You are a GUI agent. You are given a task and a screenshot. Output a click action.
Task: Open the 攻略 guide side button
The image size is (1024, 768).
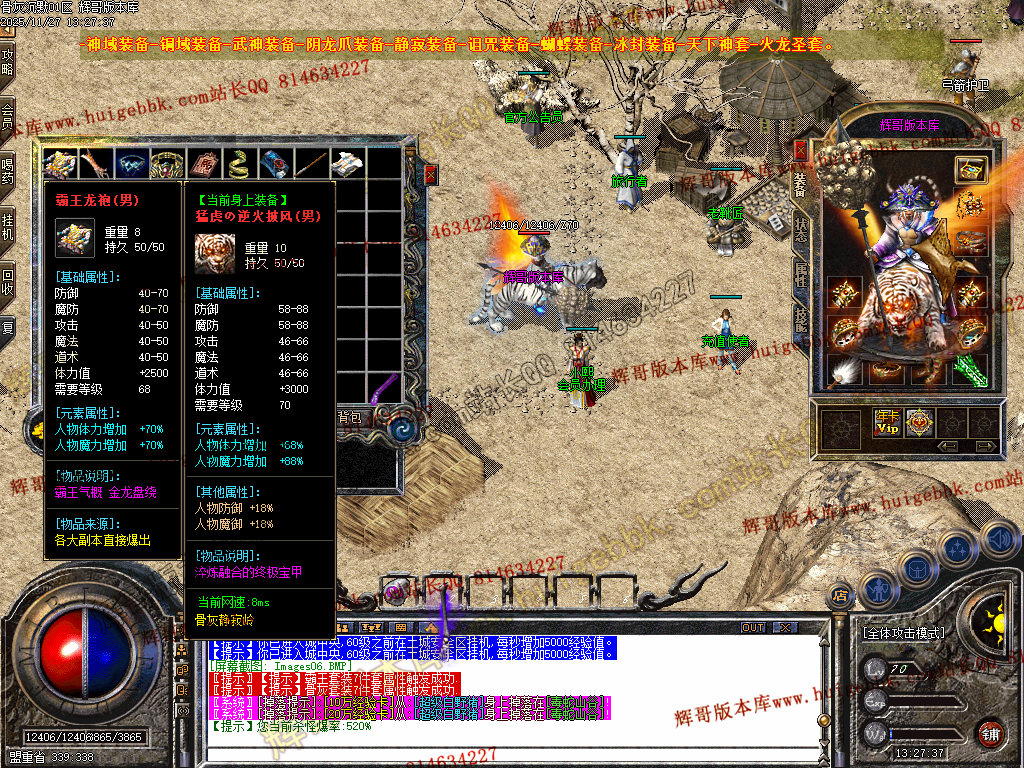click(8, 62)
